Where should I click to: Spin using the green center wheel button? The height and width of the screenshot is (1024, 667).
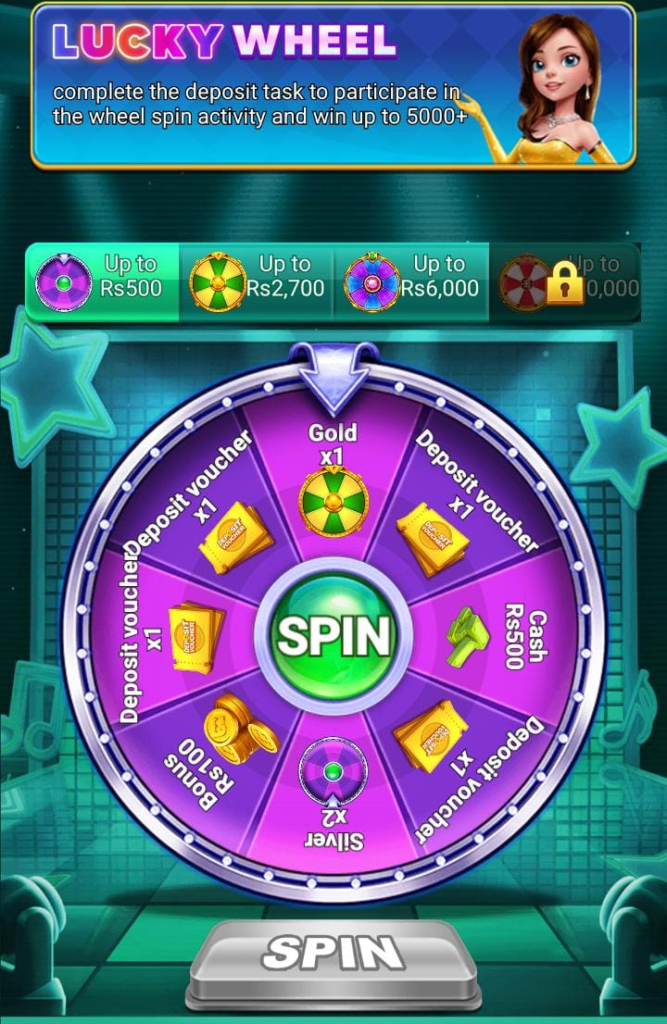pos(333,633)
